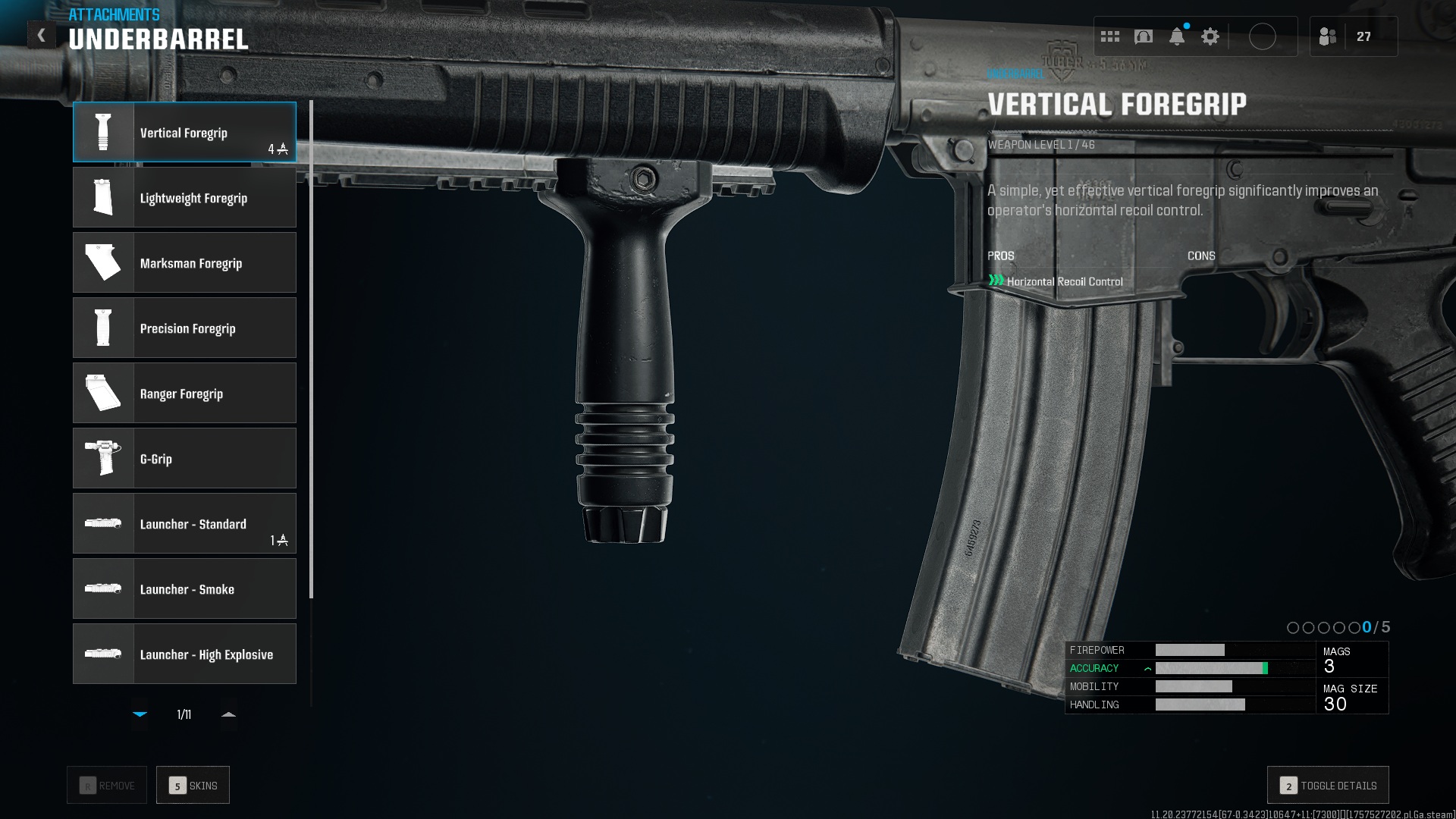Click the down arrow page stepper

pyautogui.click(x=140, y=714)
